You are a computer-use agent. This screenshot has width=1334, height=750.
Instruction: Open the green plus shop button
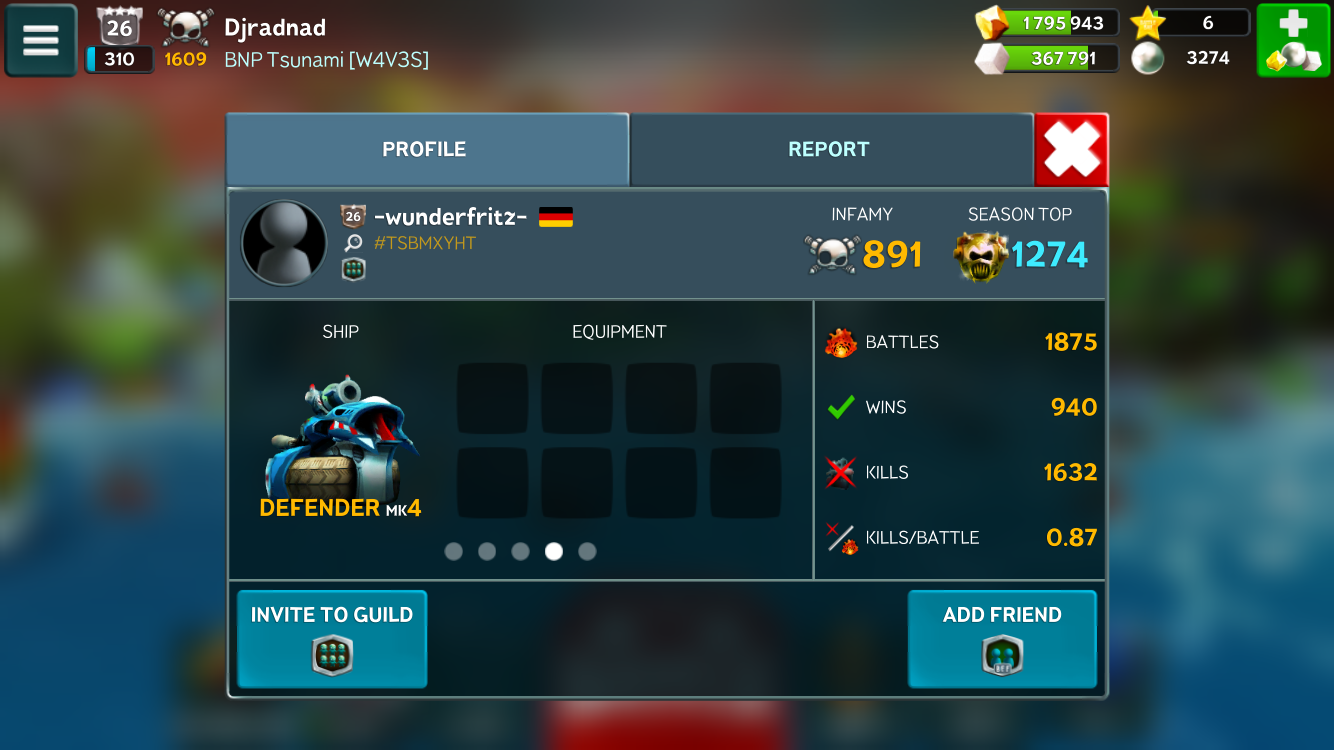click(1293, 40)
